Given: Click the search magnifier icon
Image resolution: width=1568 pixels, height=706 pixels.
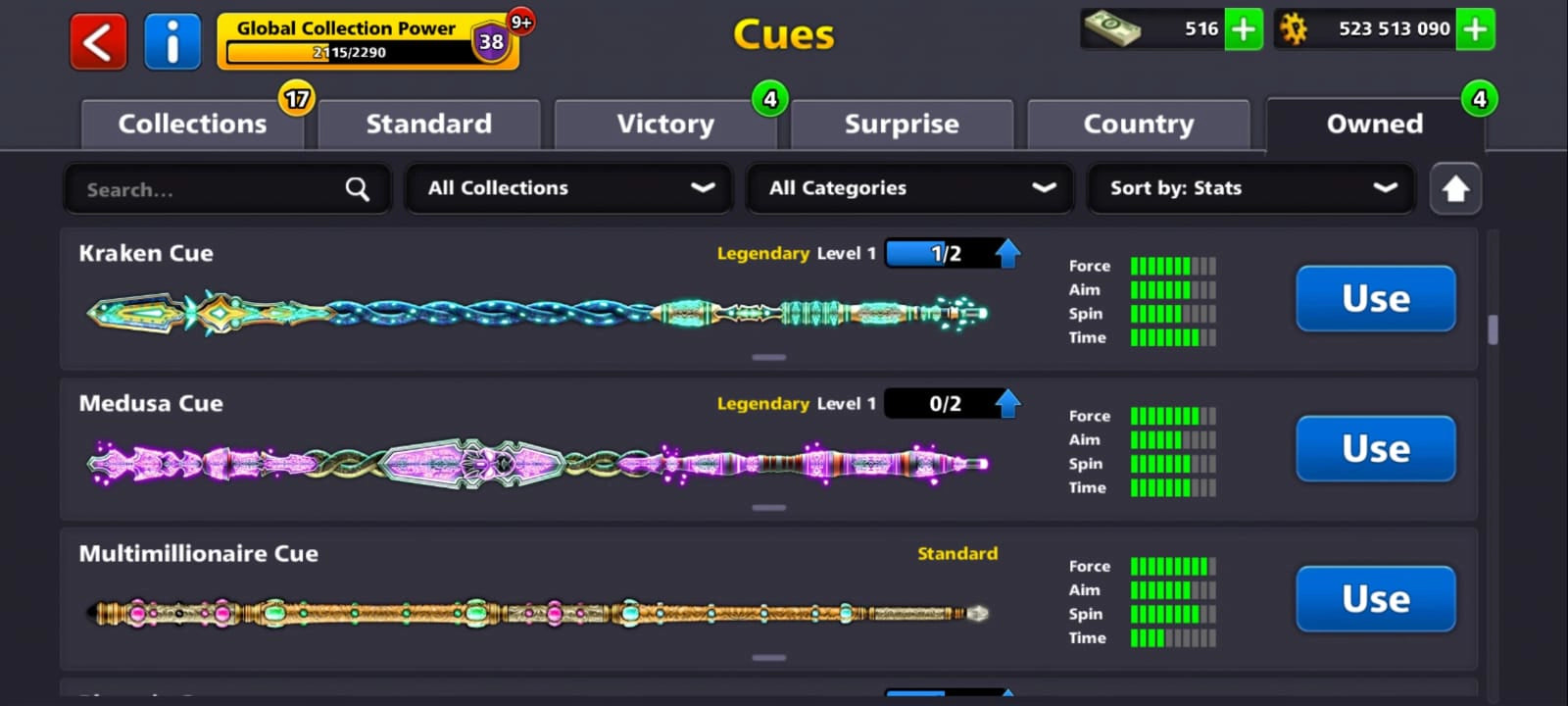Looking at the screenshot, I should pyautogui.click(x=357, y=188).
